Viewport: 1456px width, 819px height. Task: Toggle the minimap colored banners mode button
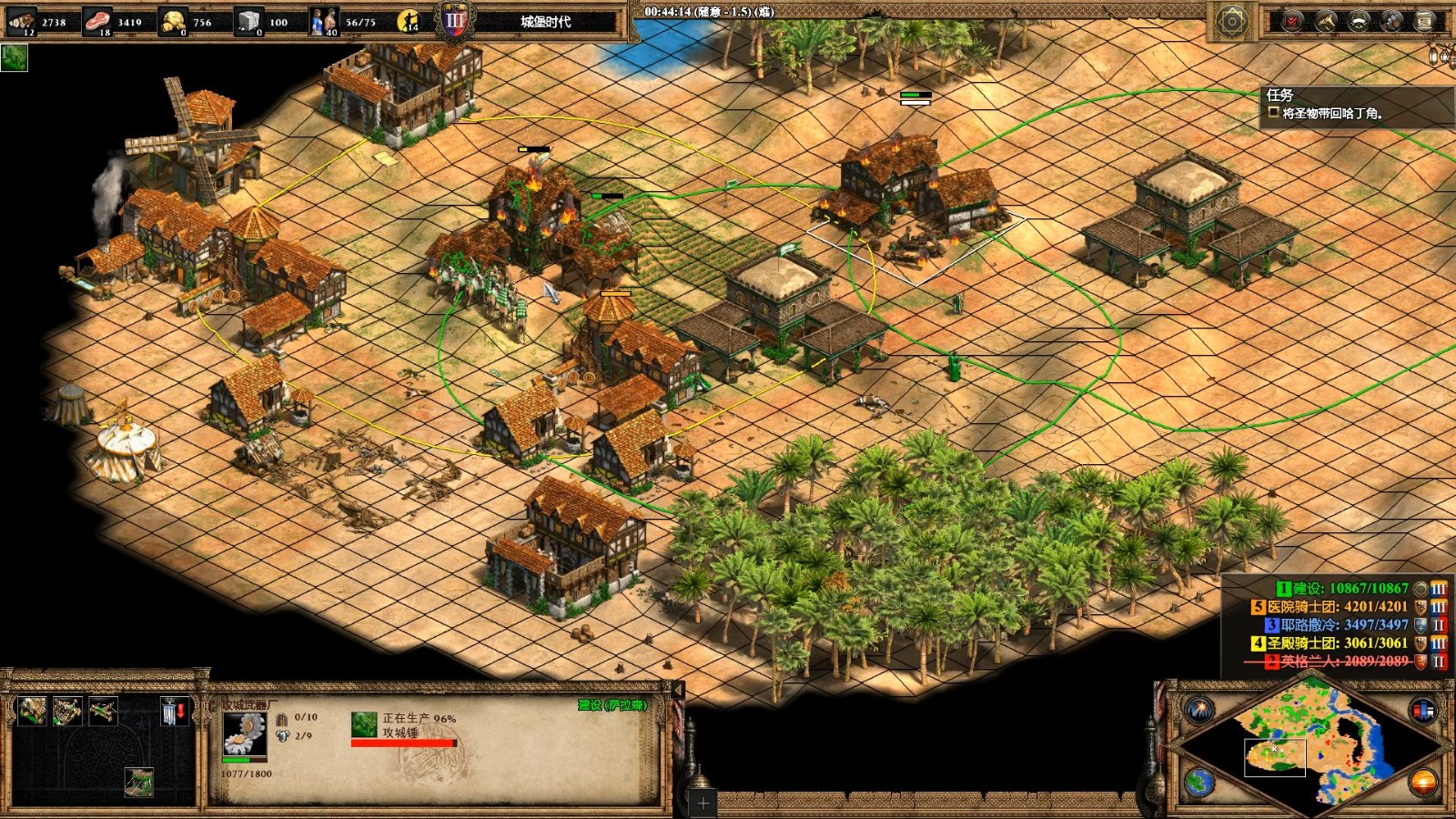pyautogui.click(x=1422, y=709)
